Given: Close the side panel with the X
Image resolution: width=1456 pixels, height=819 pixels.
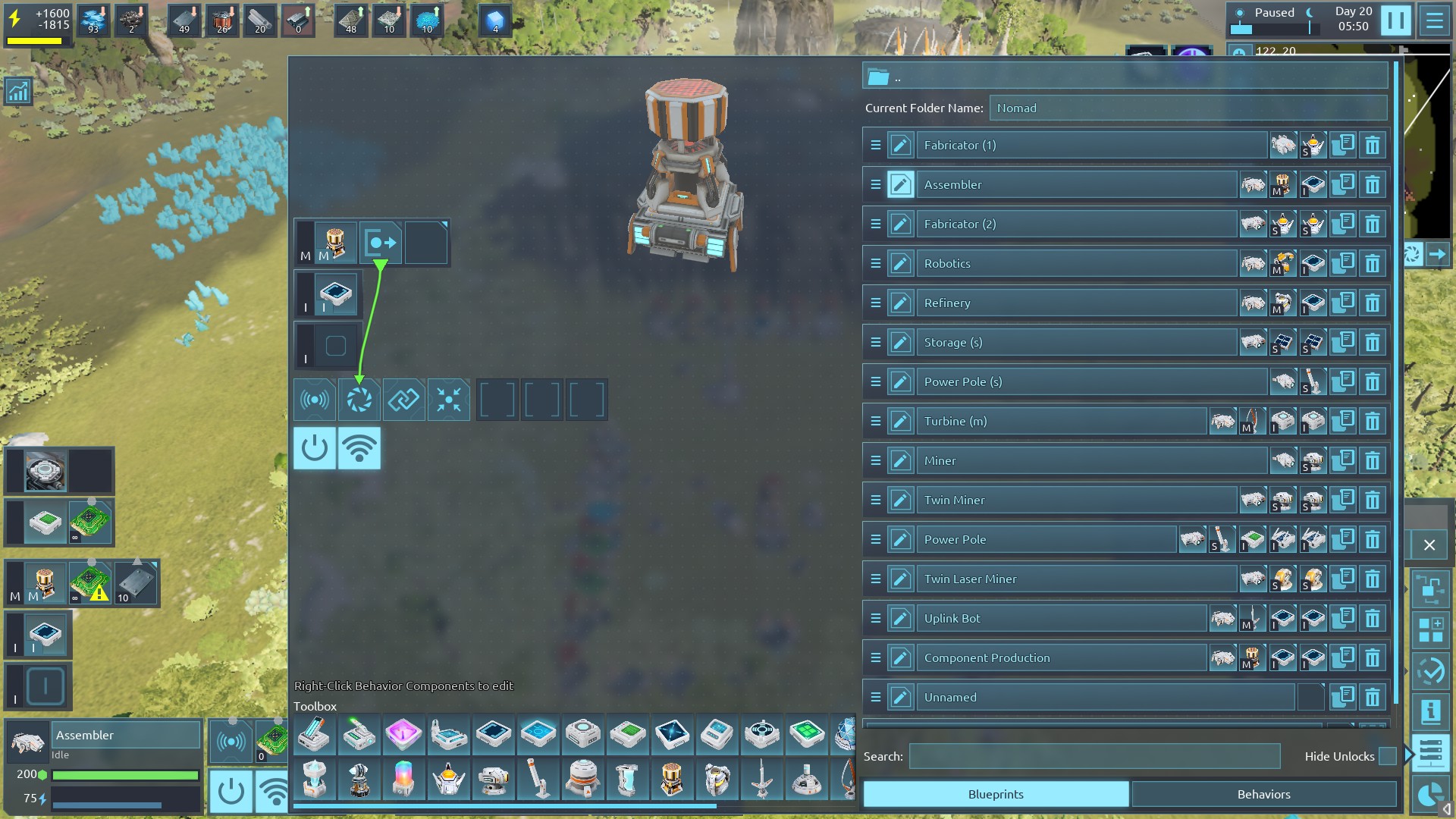Looking at the screenshot, I should [x=1429, y=545].
